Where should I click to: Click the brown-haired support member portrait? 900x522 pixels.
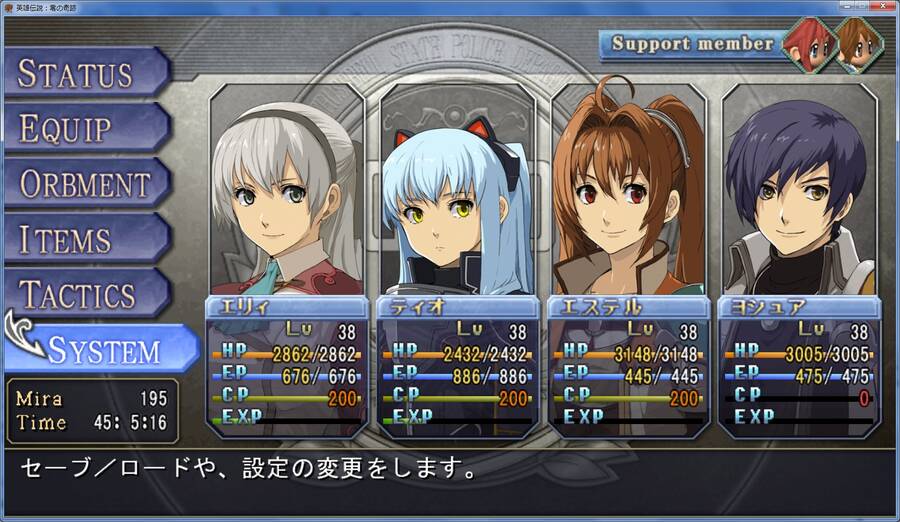tap(857, 45)
